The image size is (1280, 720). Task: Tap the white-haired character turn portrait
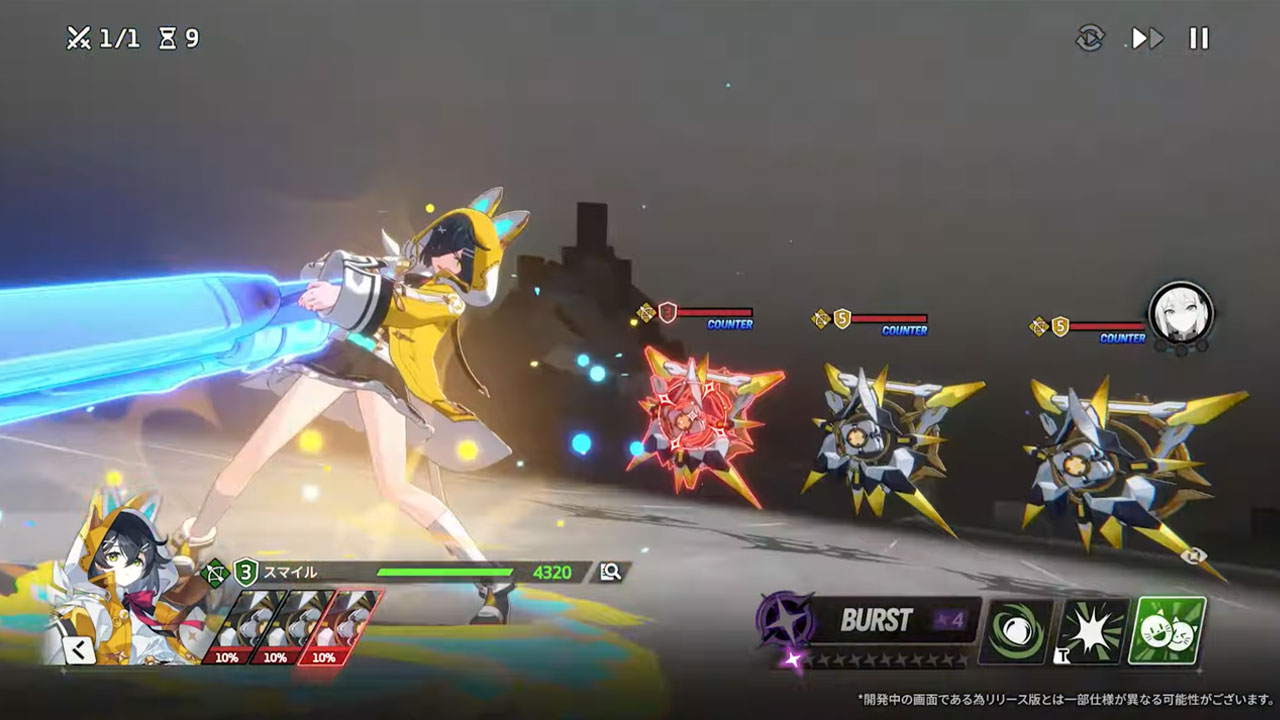(1180, 312)
